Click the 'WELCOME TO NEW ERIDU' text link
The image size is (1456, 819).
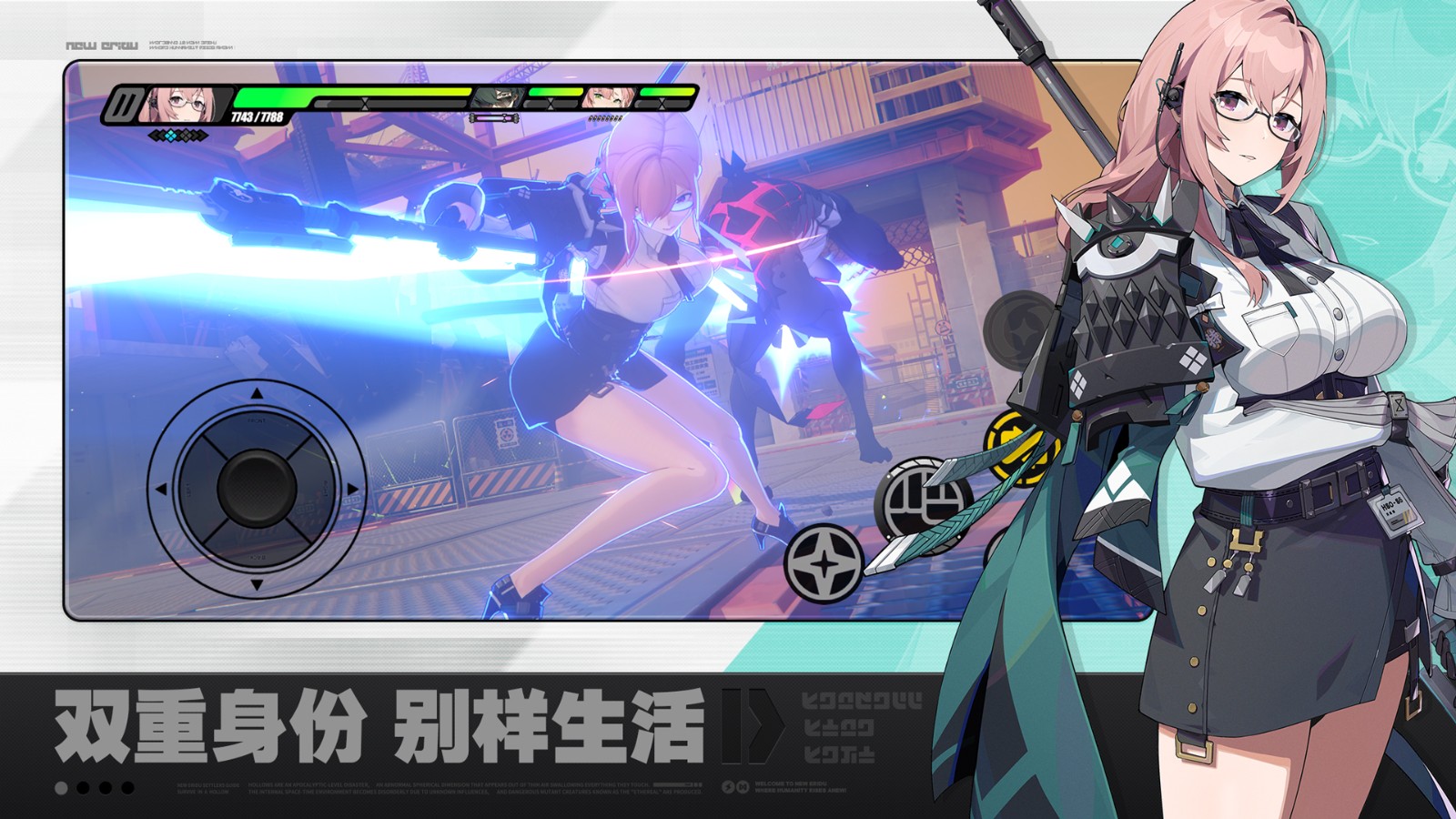pos(792,784)
